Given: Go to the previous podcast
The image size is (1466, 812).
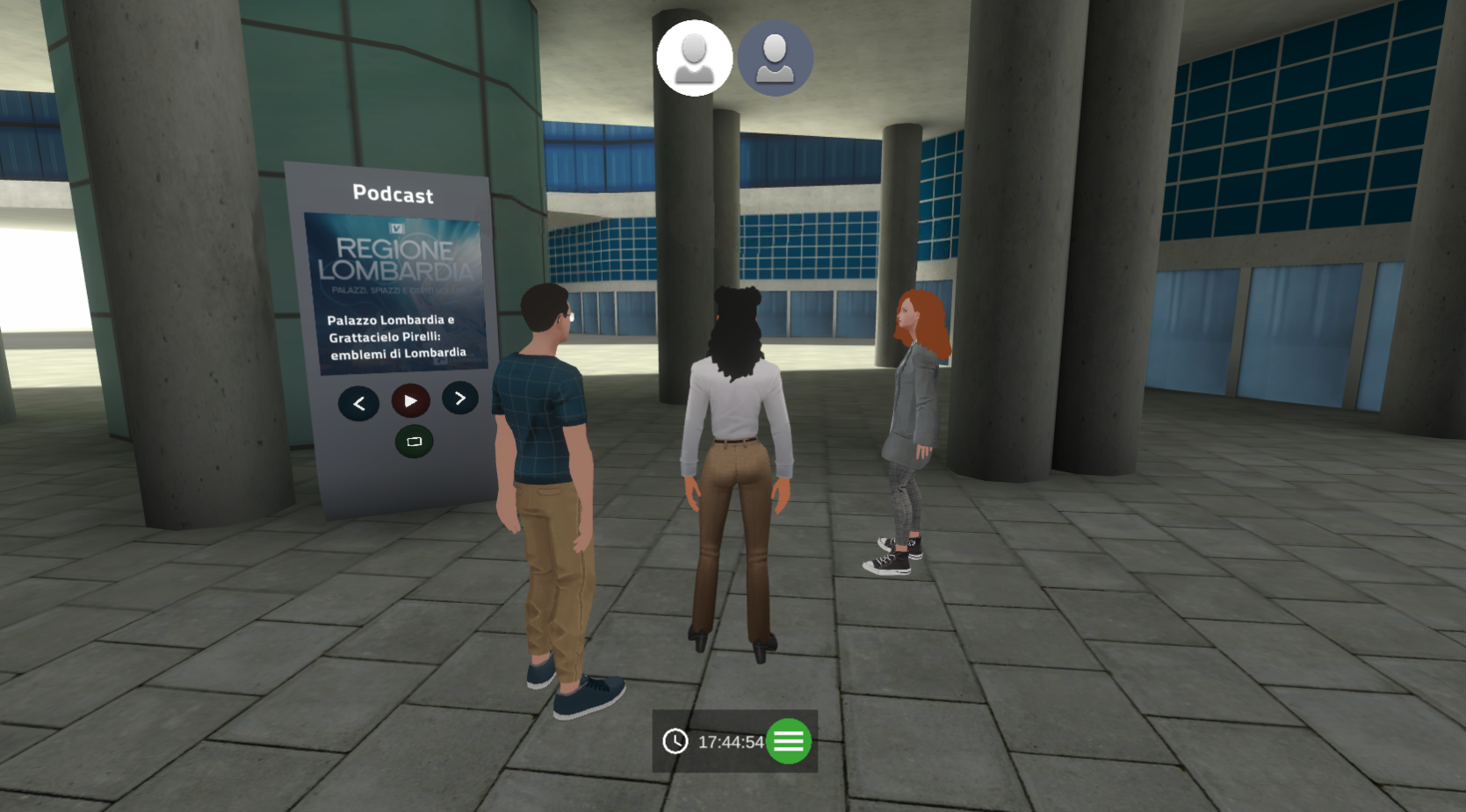Looking at the screenshot, I should pos(358,404).
